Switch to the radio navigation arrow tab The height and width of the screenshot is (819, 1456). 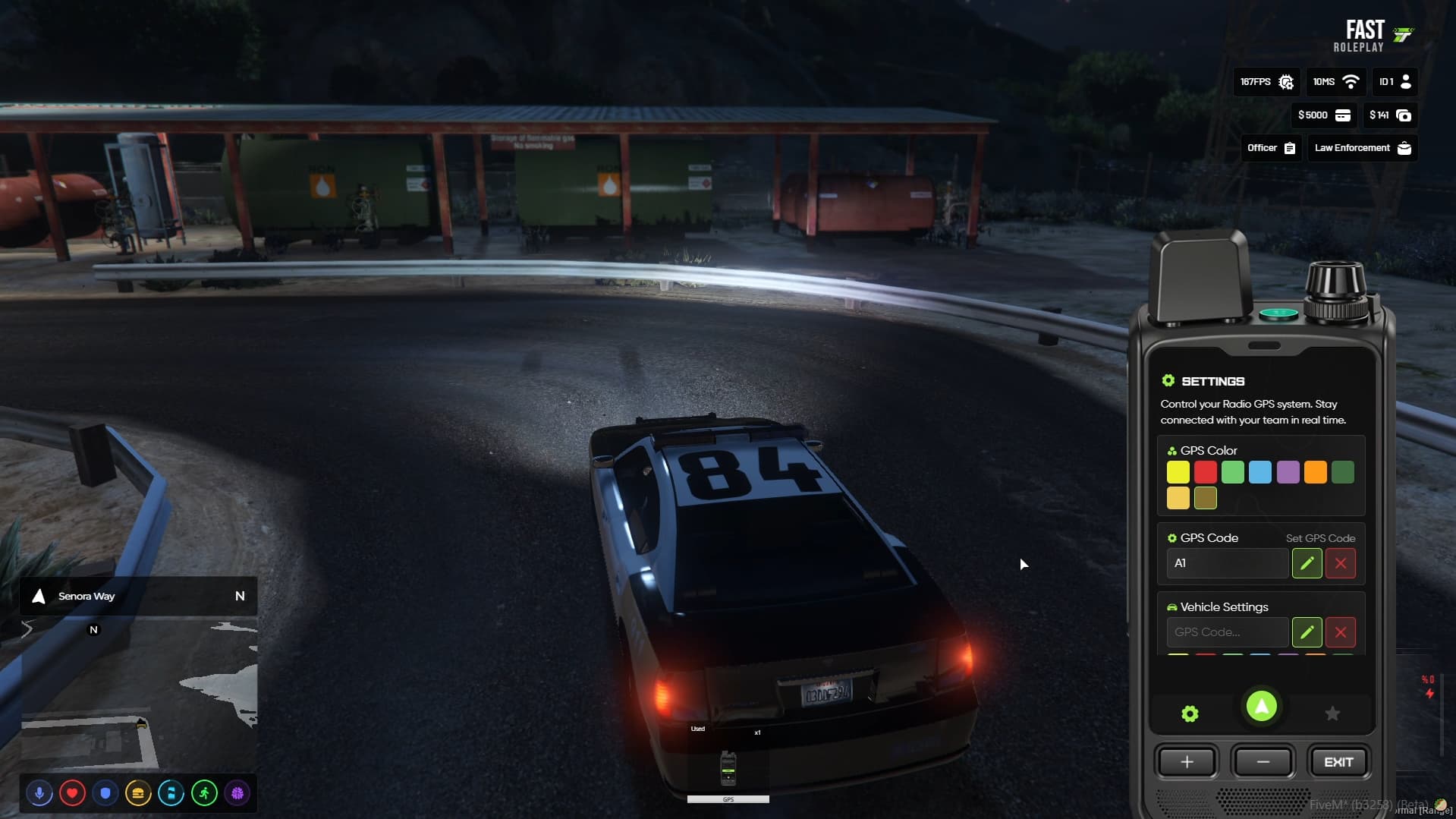click(1261, 707)
